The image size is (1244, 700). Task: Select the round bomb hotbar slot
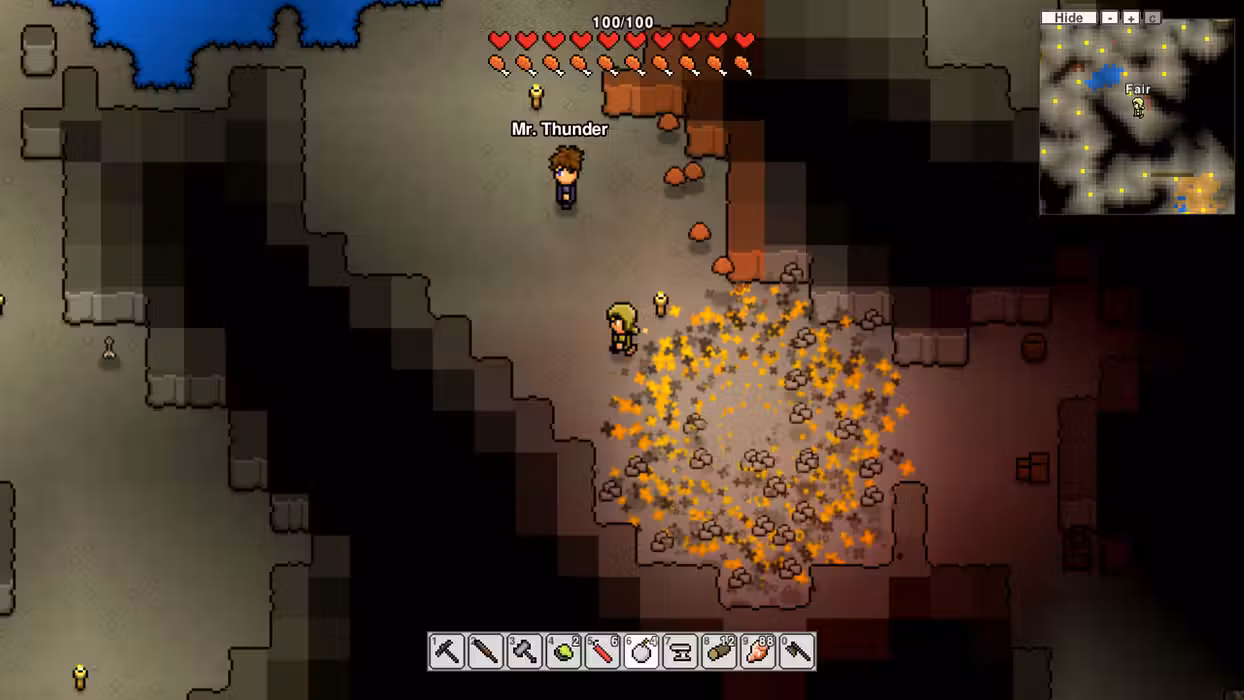click(x=641, y=651)
